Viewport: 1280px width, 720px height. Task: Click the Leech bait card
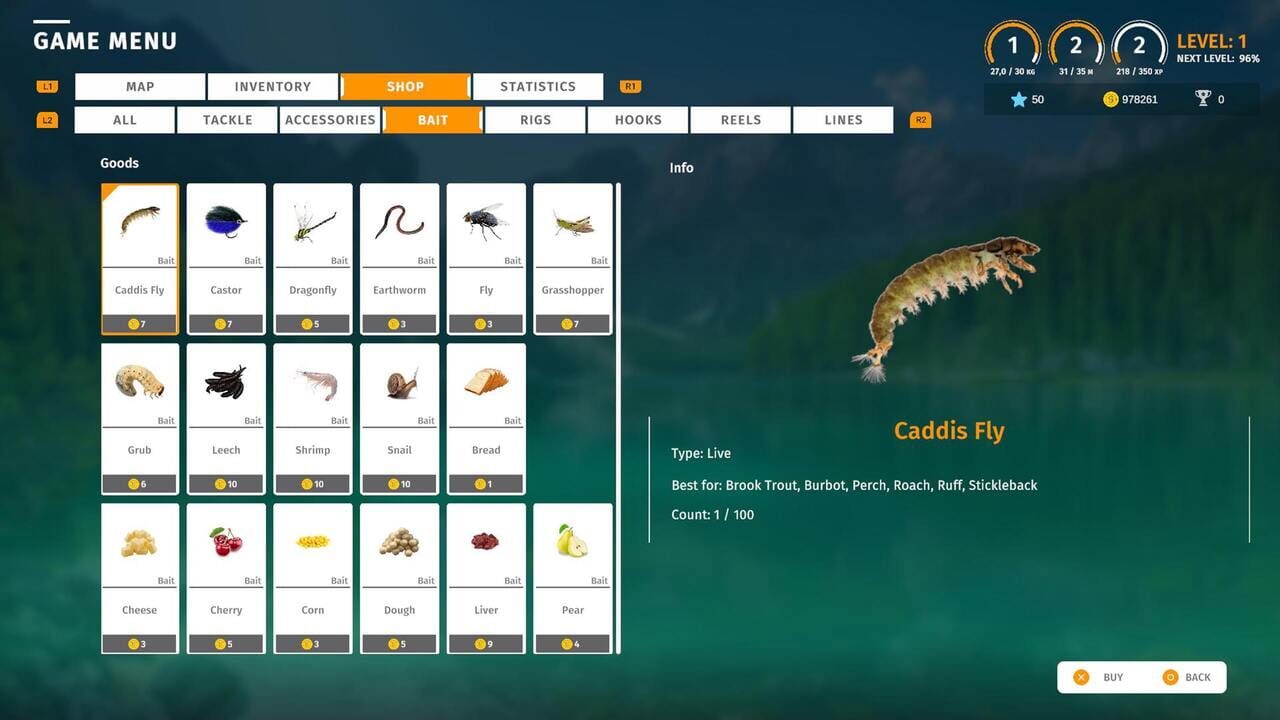[226, 418]
